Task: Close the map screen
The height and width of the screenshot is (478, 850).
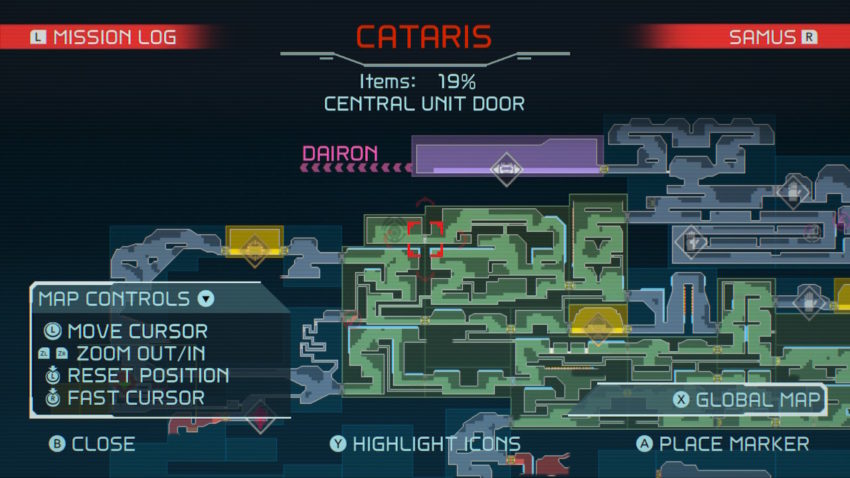Action: [92, 443]
